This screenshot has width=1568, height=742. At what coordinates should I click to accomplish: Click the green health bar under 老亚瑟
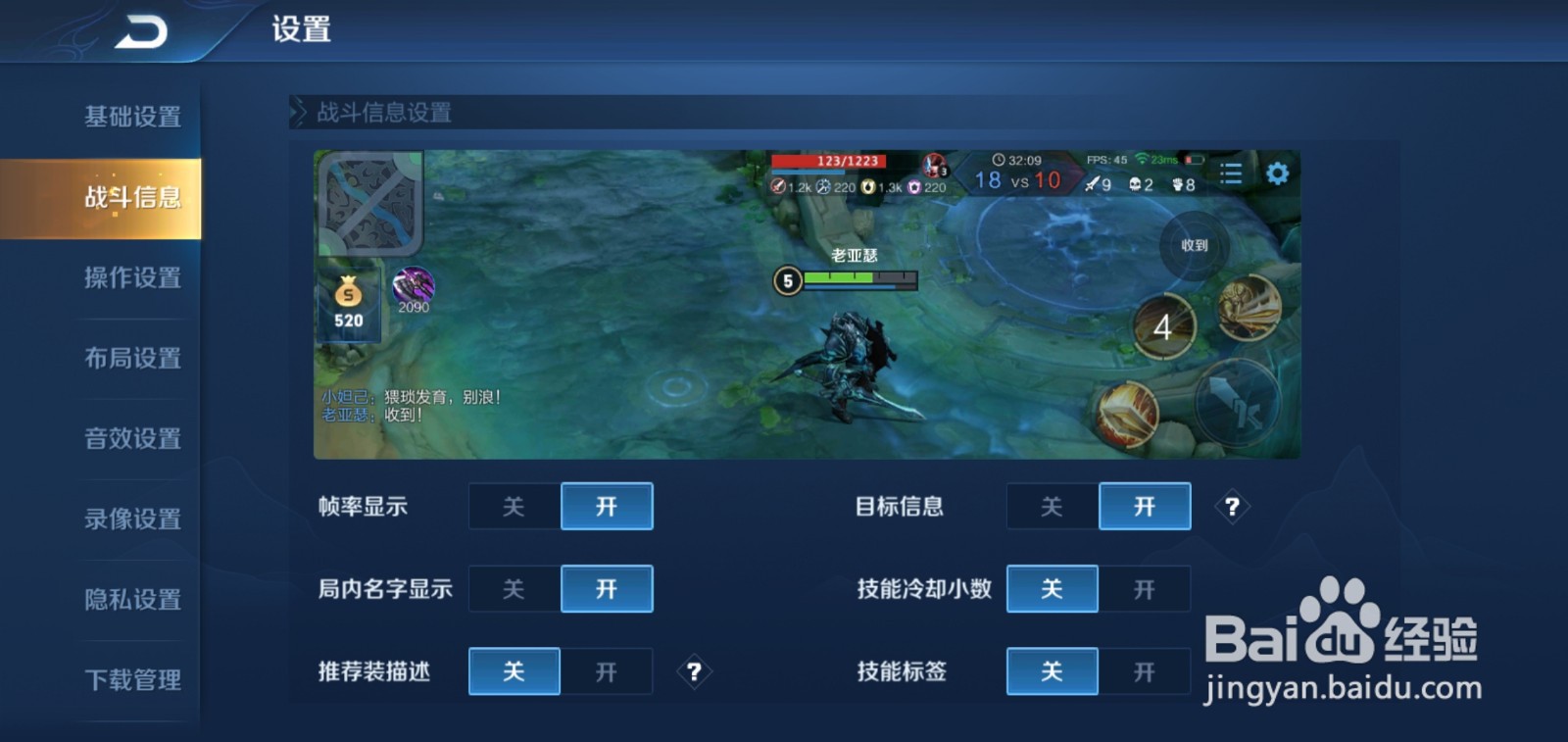point(838,279)
